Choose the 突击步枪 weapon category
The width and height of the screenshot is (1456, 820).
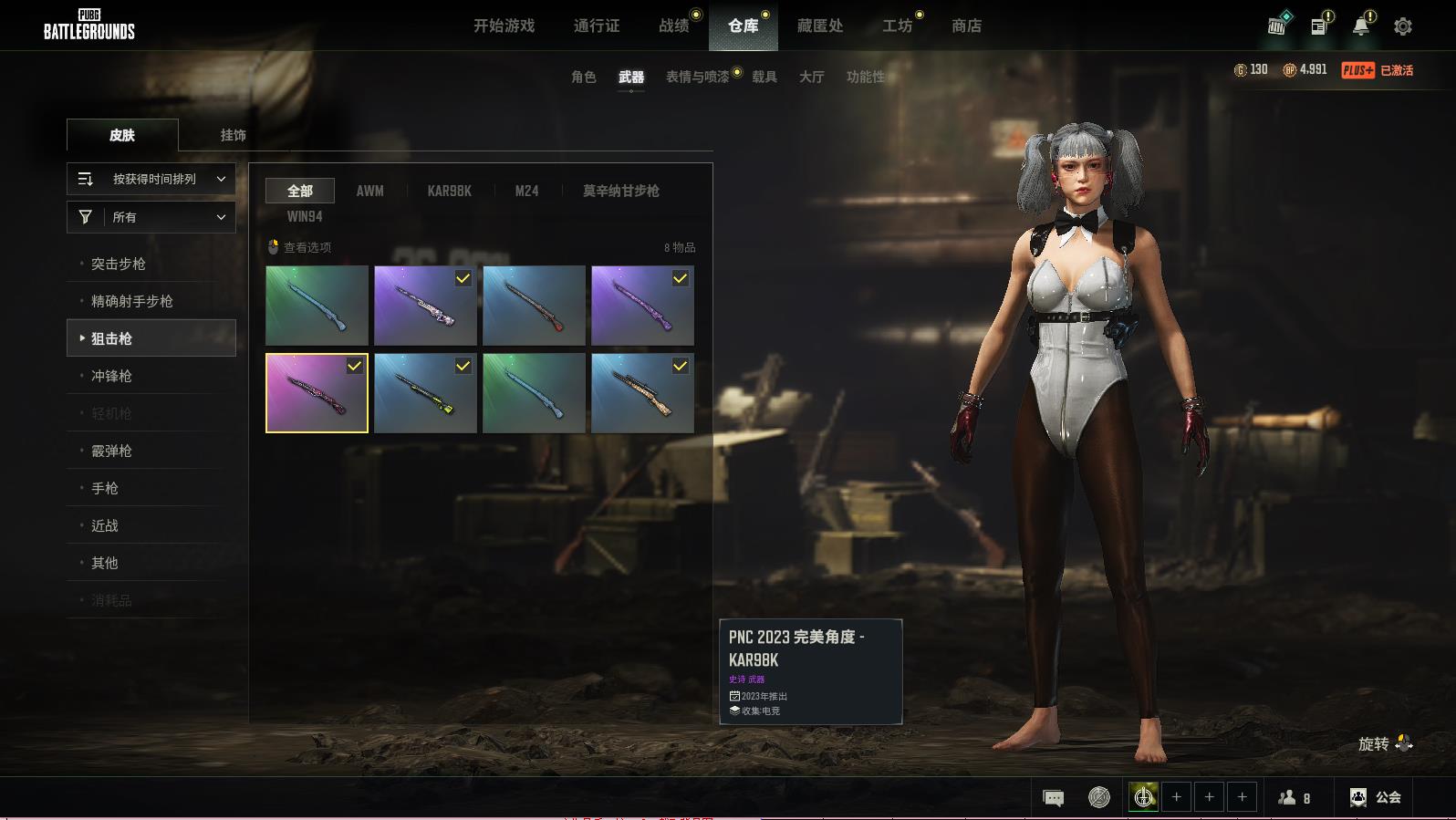pyautogui.click(x=119, y=264)
